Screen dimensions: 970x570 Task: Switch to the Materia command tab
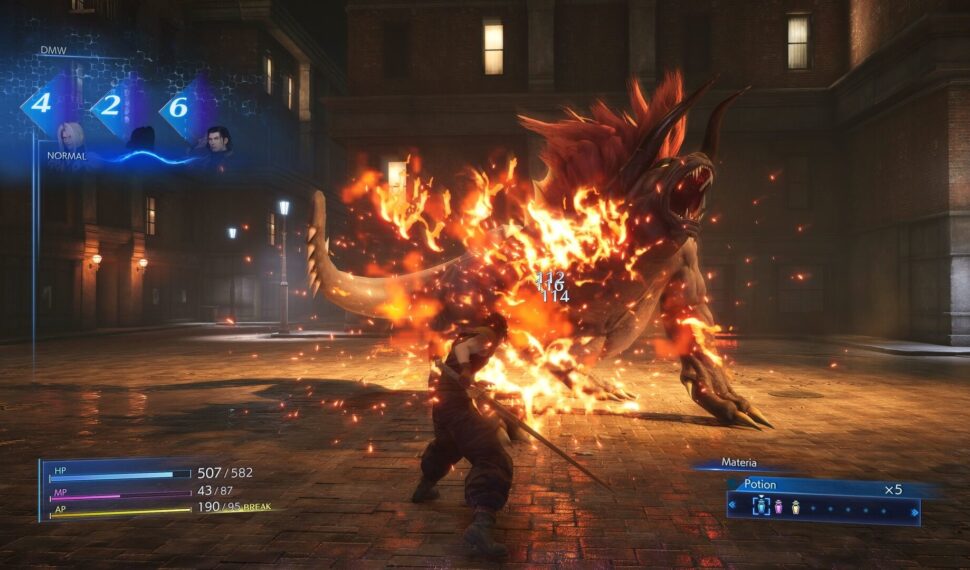pos(739,463)
